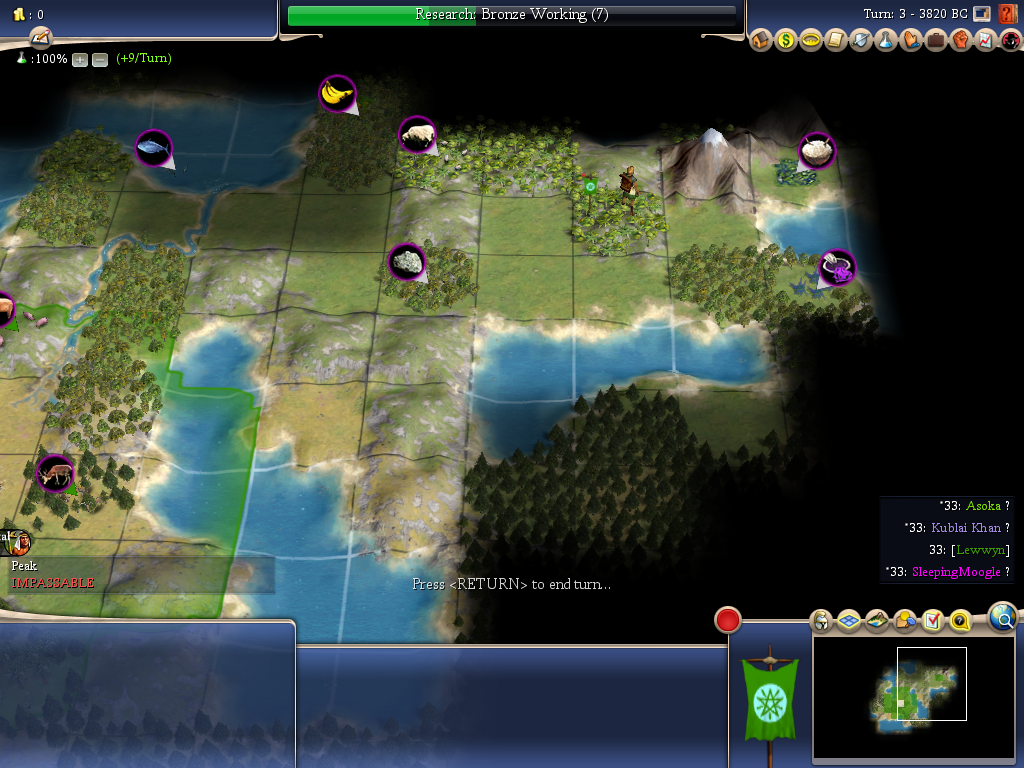This screenshot has height=768, width=1024.
Task: Open the technology advisor flask icon
Action: coord(886,41)
